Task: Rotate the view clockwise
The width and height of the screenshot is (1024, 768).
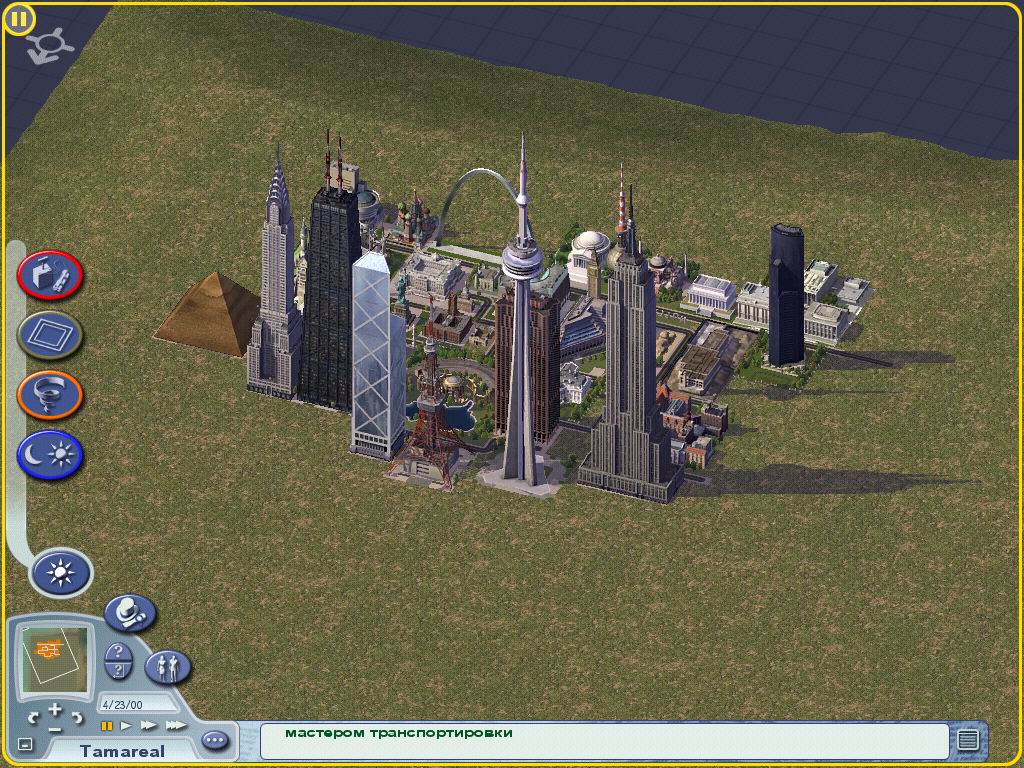Action: point(77,717)
